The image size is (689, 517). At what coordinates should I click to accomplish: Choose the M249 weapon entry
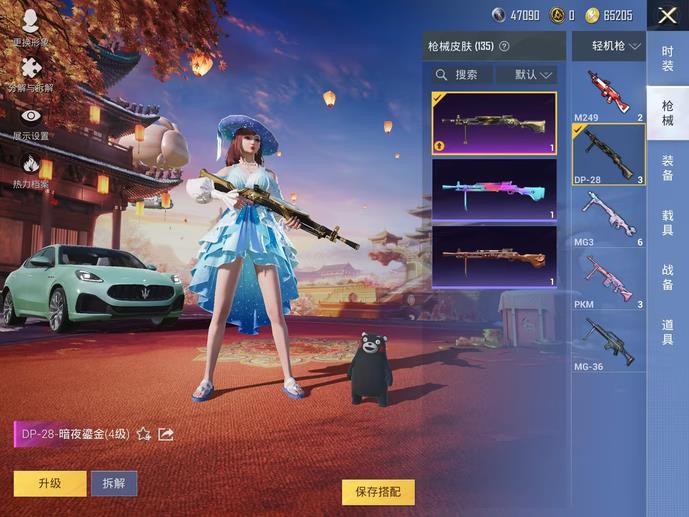(608, 93)
